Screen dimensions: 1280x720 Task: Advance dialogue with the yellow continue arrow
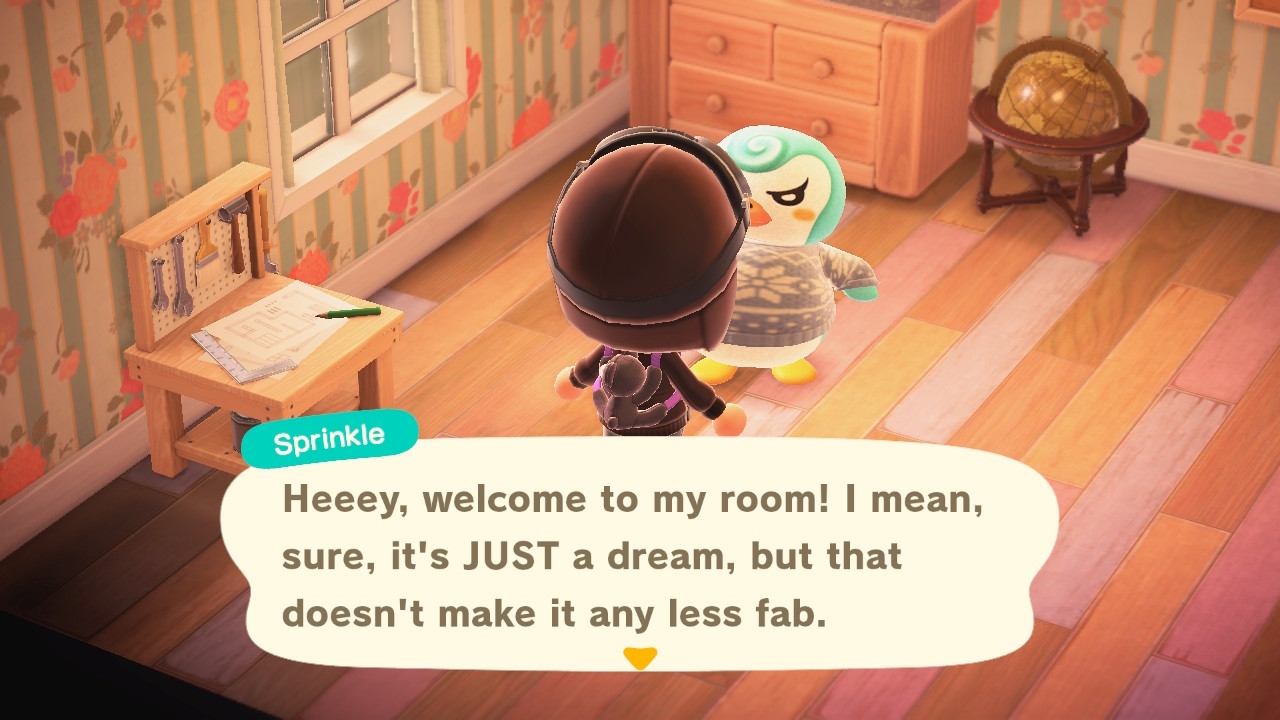click(x=639, y=658)
